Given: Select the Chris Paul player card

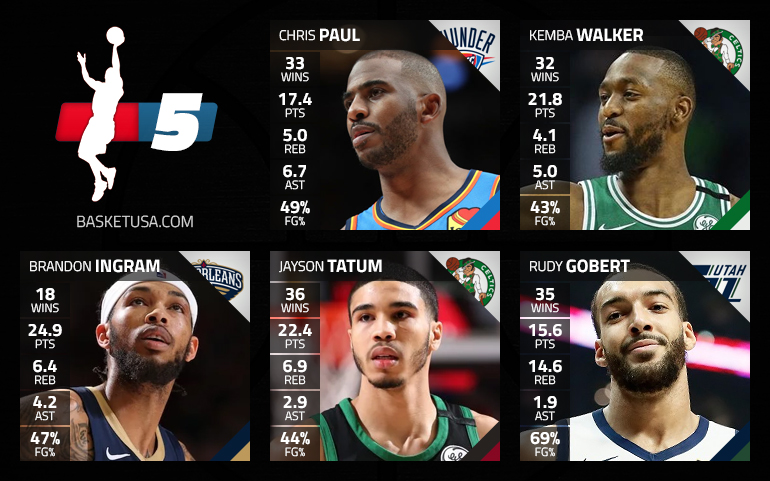Looking at the screenshot, I should (385, 125).
